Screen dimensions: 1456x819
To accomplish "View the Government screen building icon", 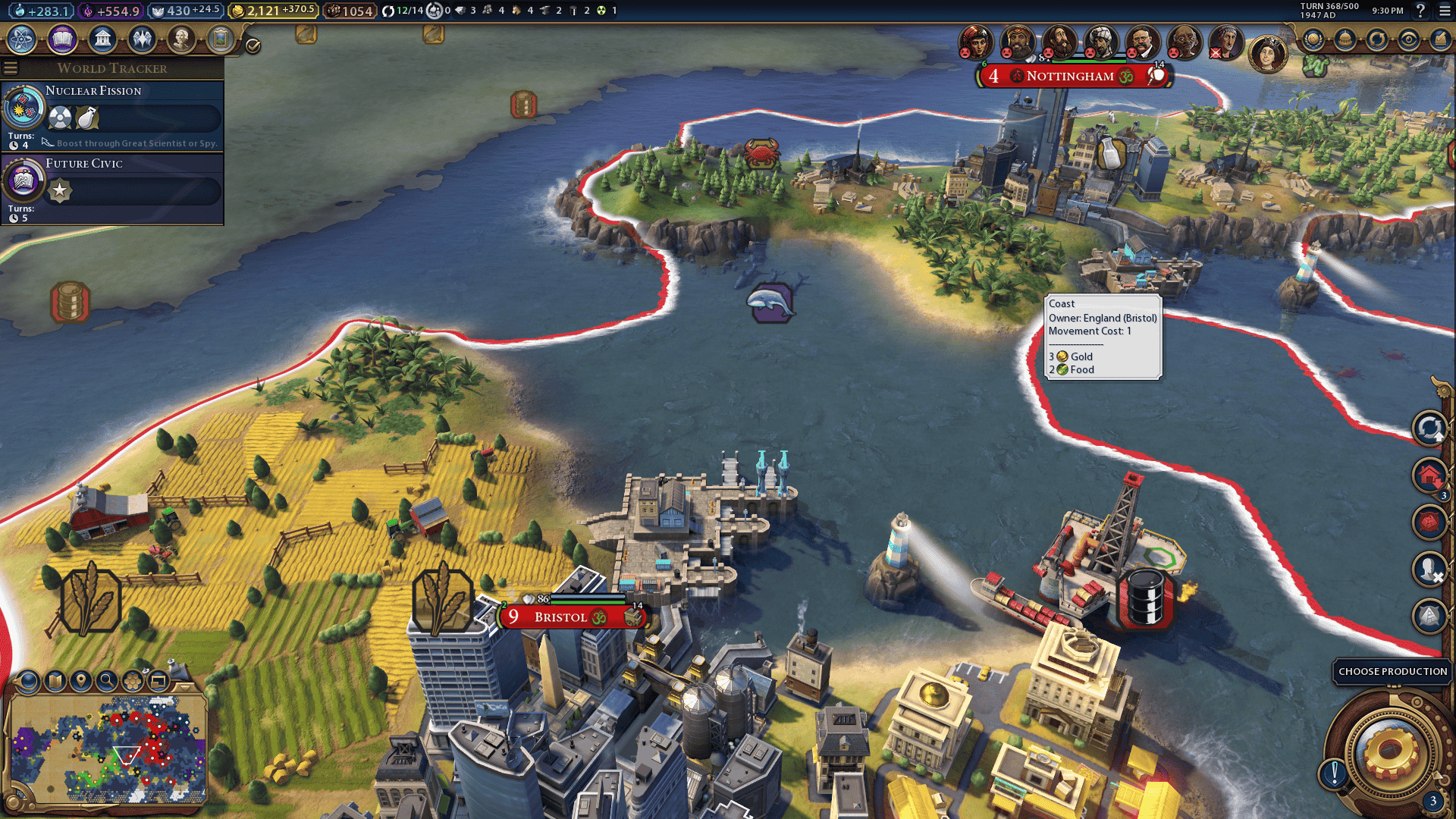I will click(x=102, y=39).
